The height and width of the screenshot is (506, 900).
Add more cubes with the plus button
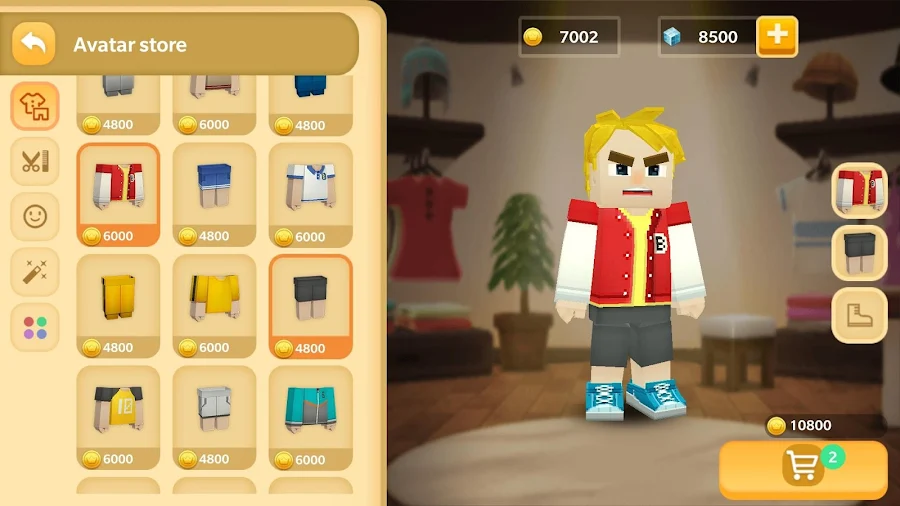pyautogui.click(x=777, y=37)
